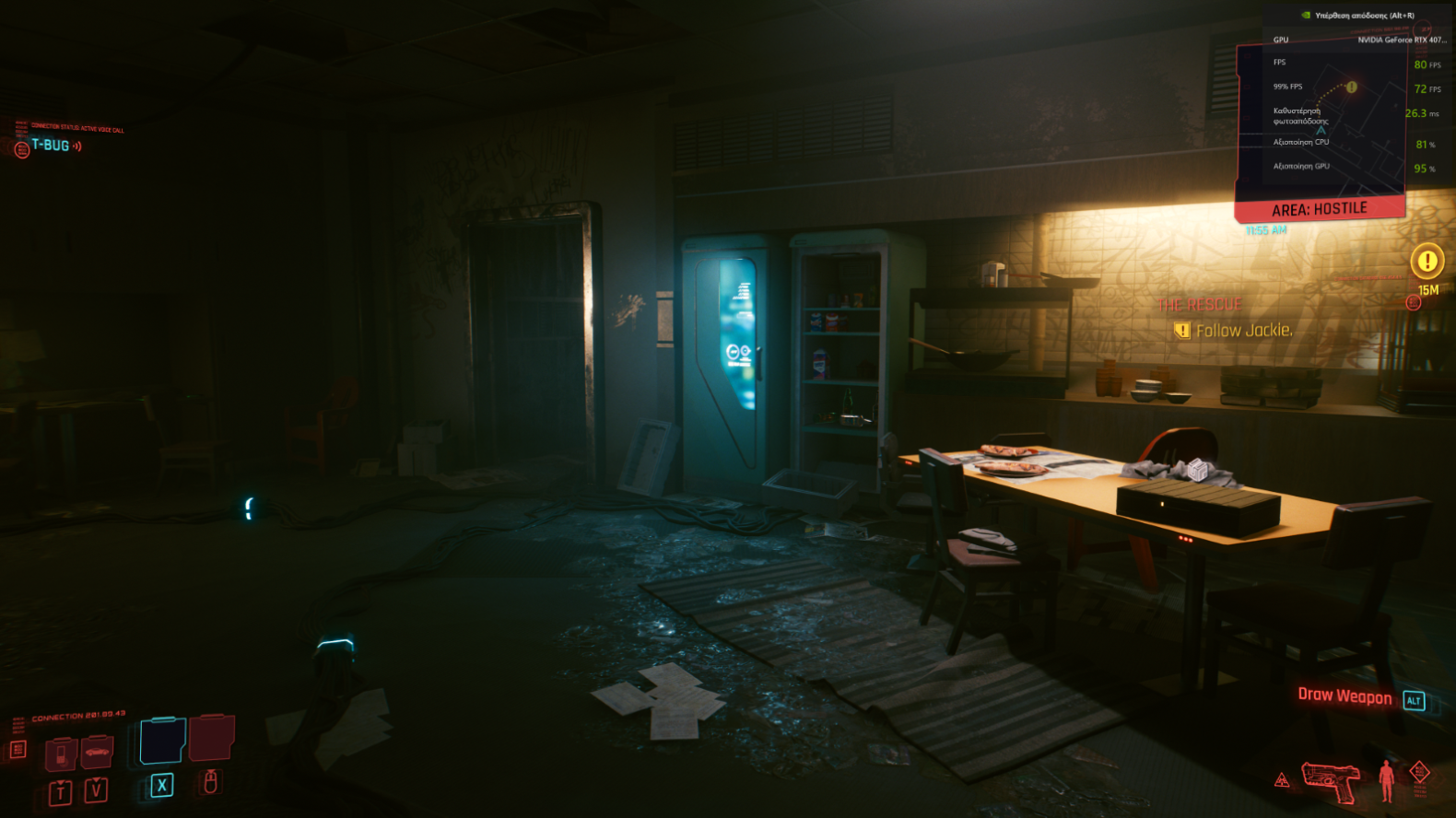Click the Follow Jackie objective tracker
The height and width of the screenshot is (818, 1456).
pos(1243,330)
